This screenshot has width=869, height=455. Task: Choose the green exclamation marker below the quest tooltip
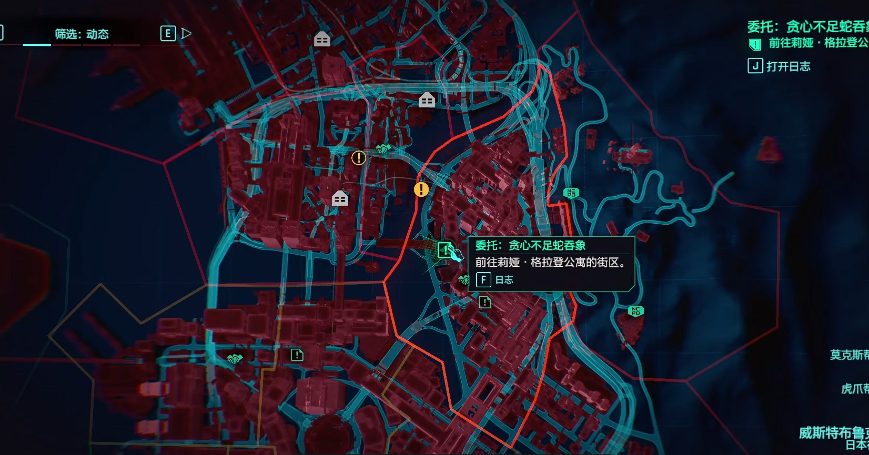pos(485,302)
